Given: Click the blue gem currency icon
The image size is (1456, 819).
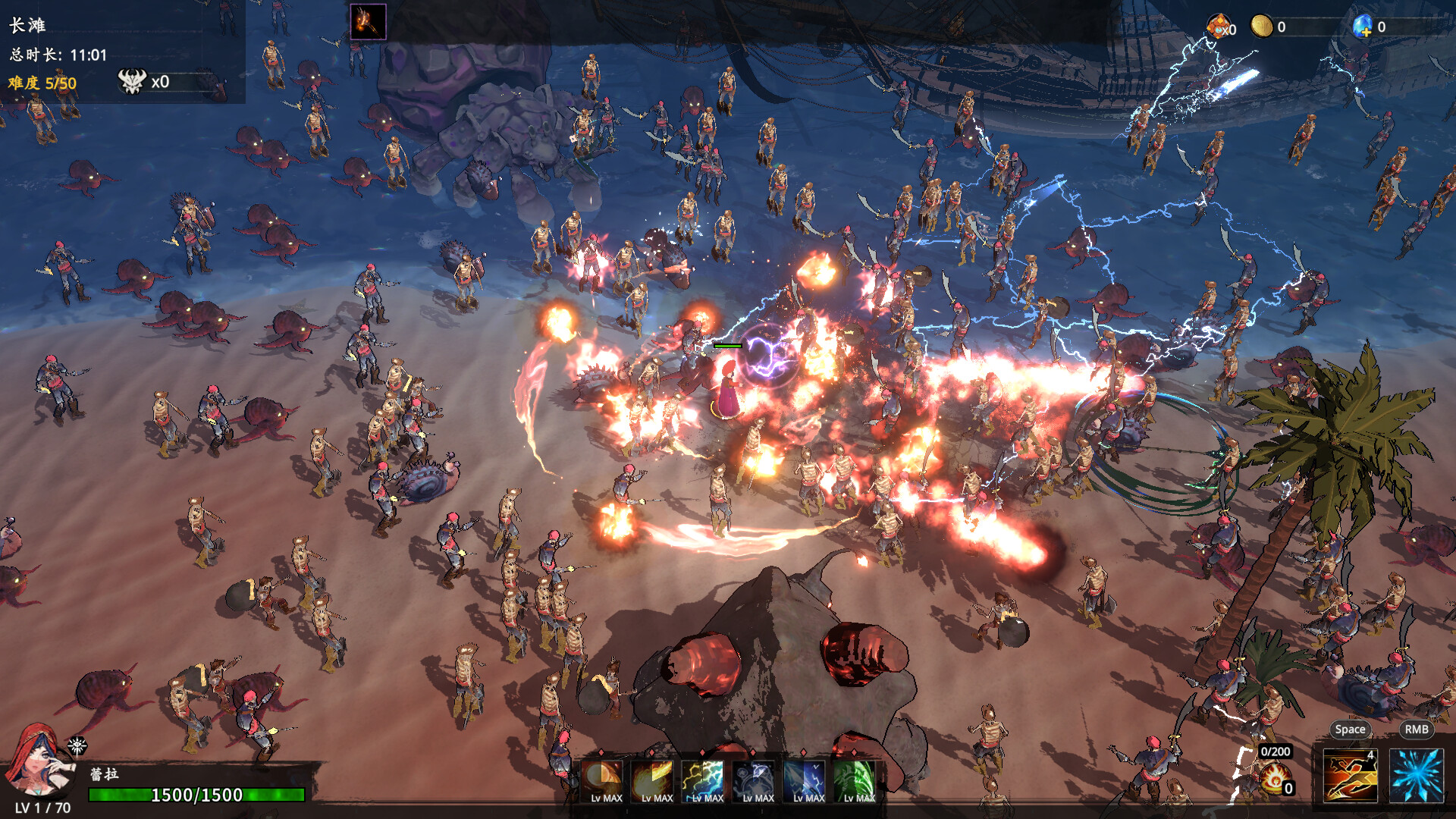Looking at the screenshot, I should pos(1362,27).
